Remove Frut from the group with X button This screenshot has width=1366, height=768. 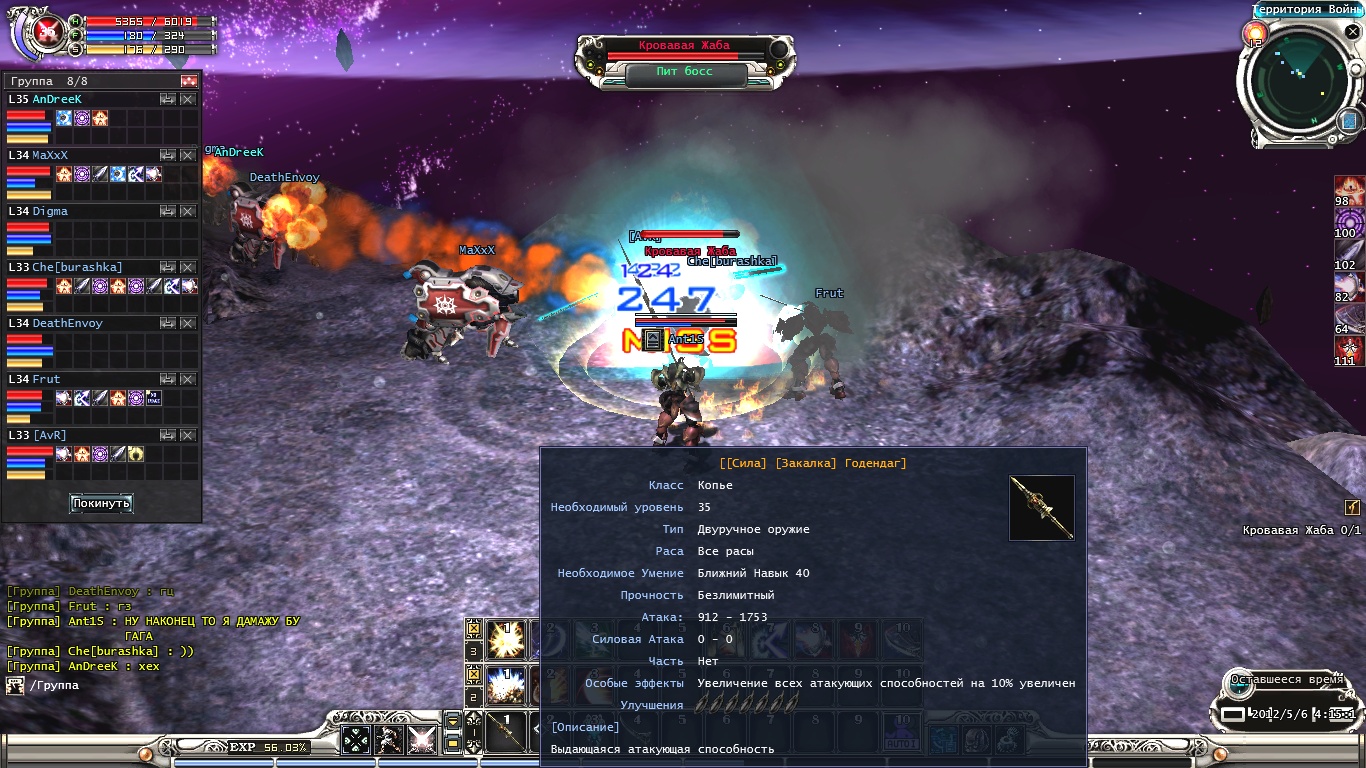click(187, 380)
